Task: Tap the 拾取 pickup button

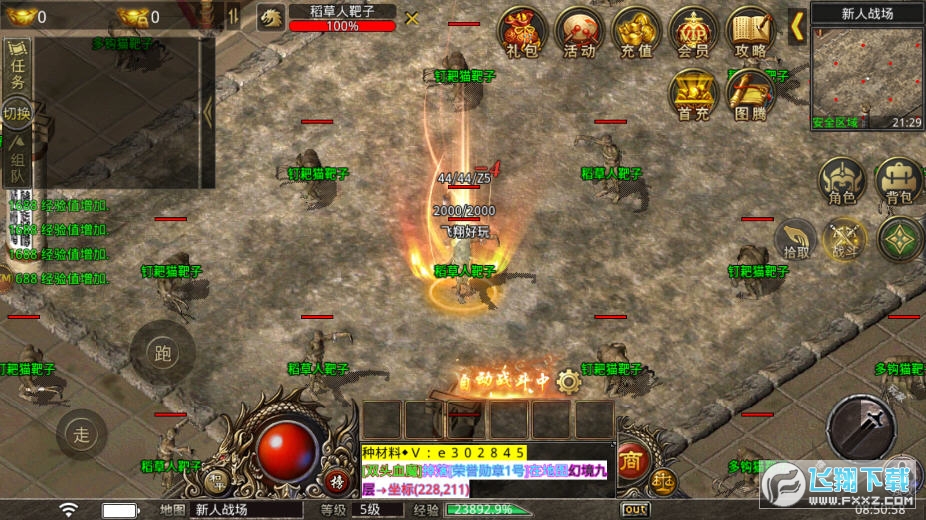Action: pyautogui.click(x=797, y=240)
